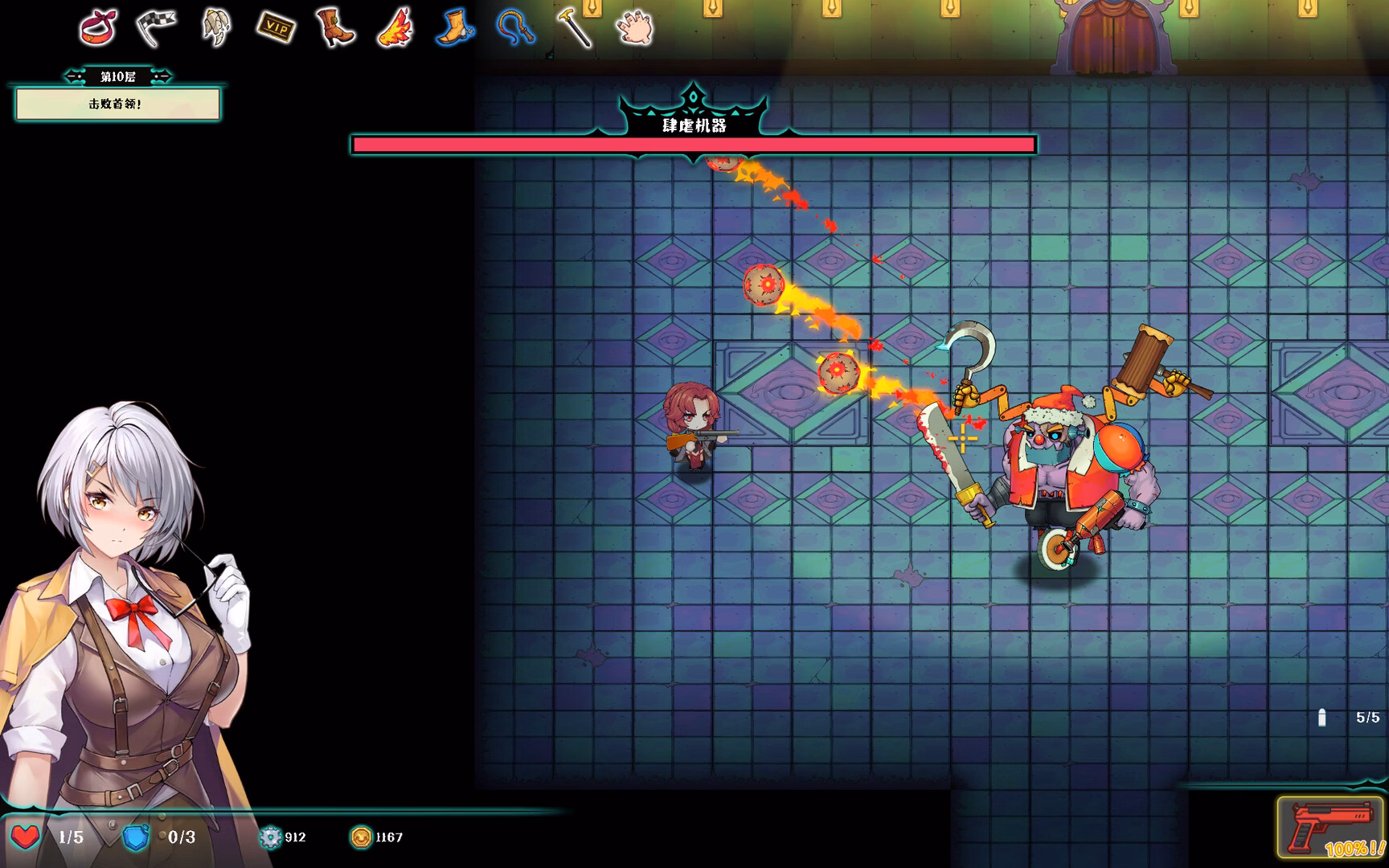1389x868 pixels.
Task: Open the defeat-the-boss objective panel
Action: click(117, 104)
